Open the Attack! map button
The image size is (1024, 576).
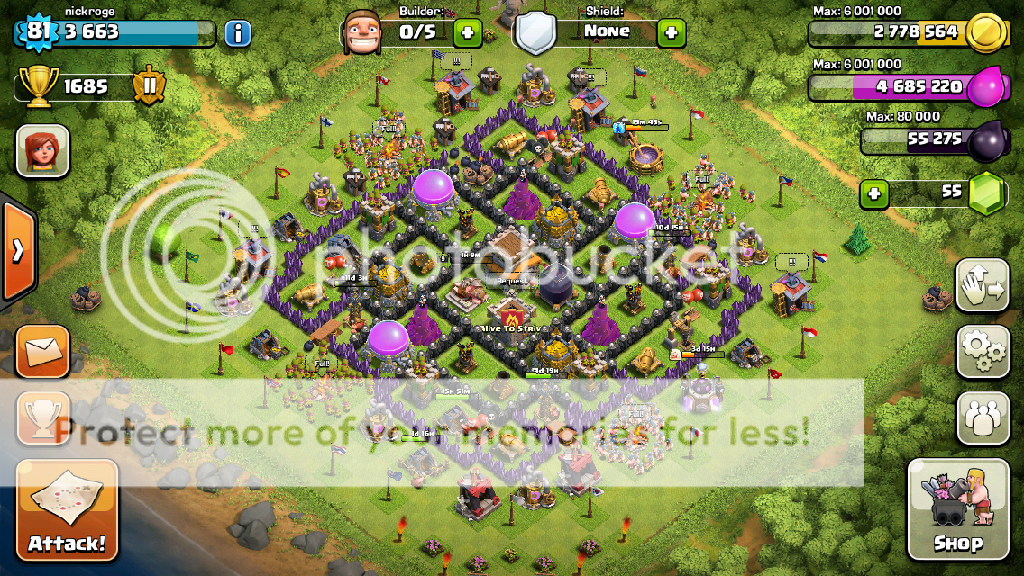tap(66, 510)
